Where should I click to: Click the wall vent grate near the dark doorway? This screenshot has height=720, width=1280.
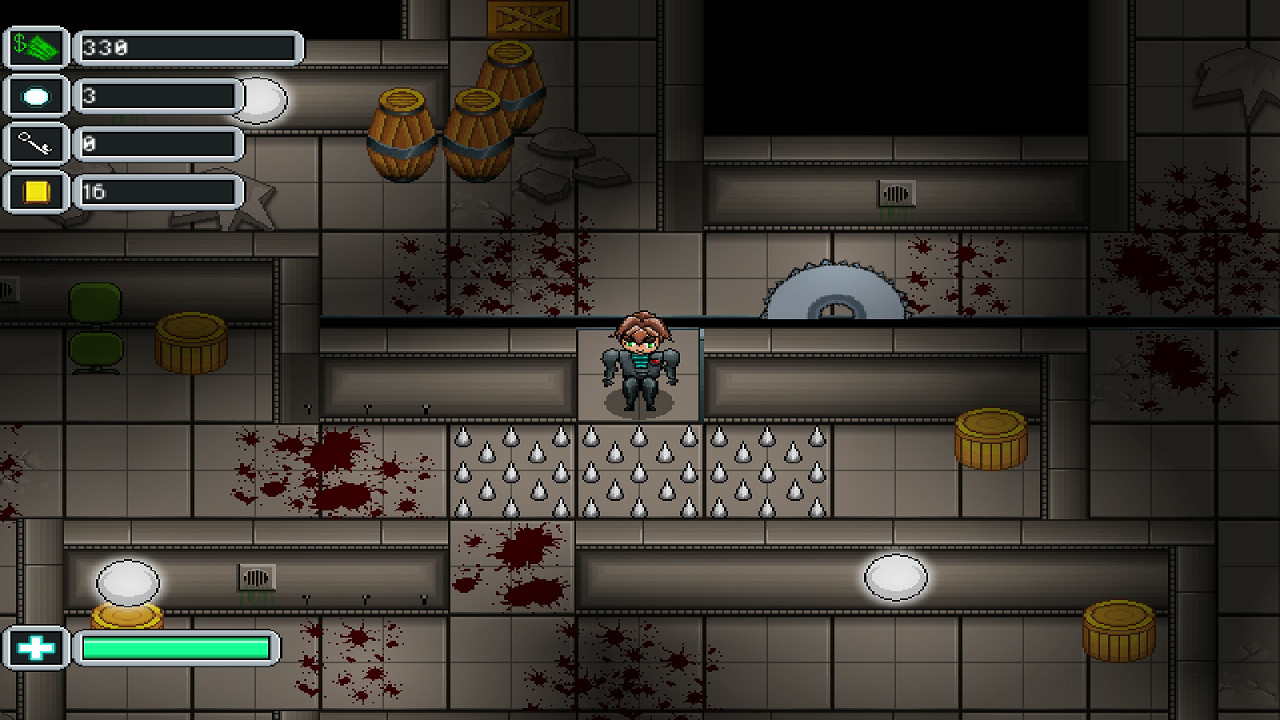click(898, 194)
